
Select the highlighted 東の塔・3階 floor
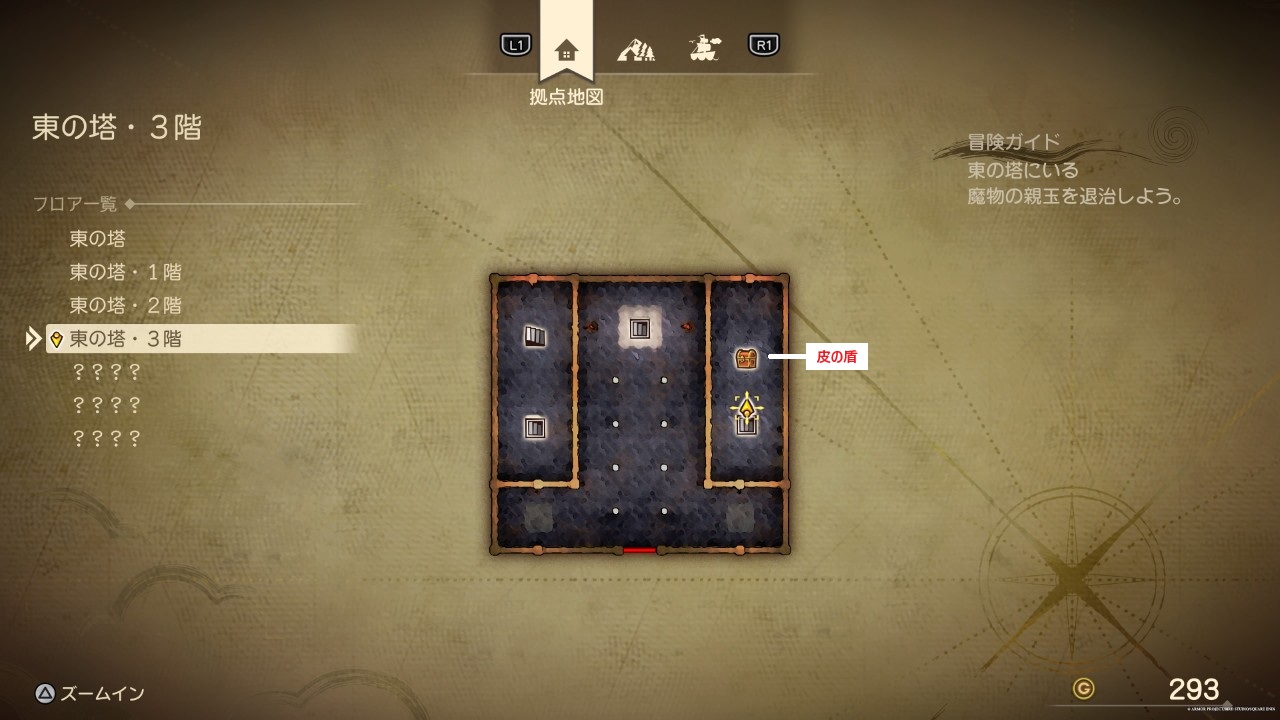pos(125,339)
